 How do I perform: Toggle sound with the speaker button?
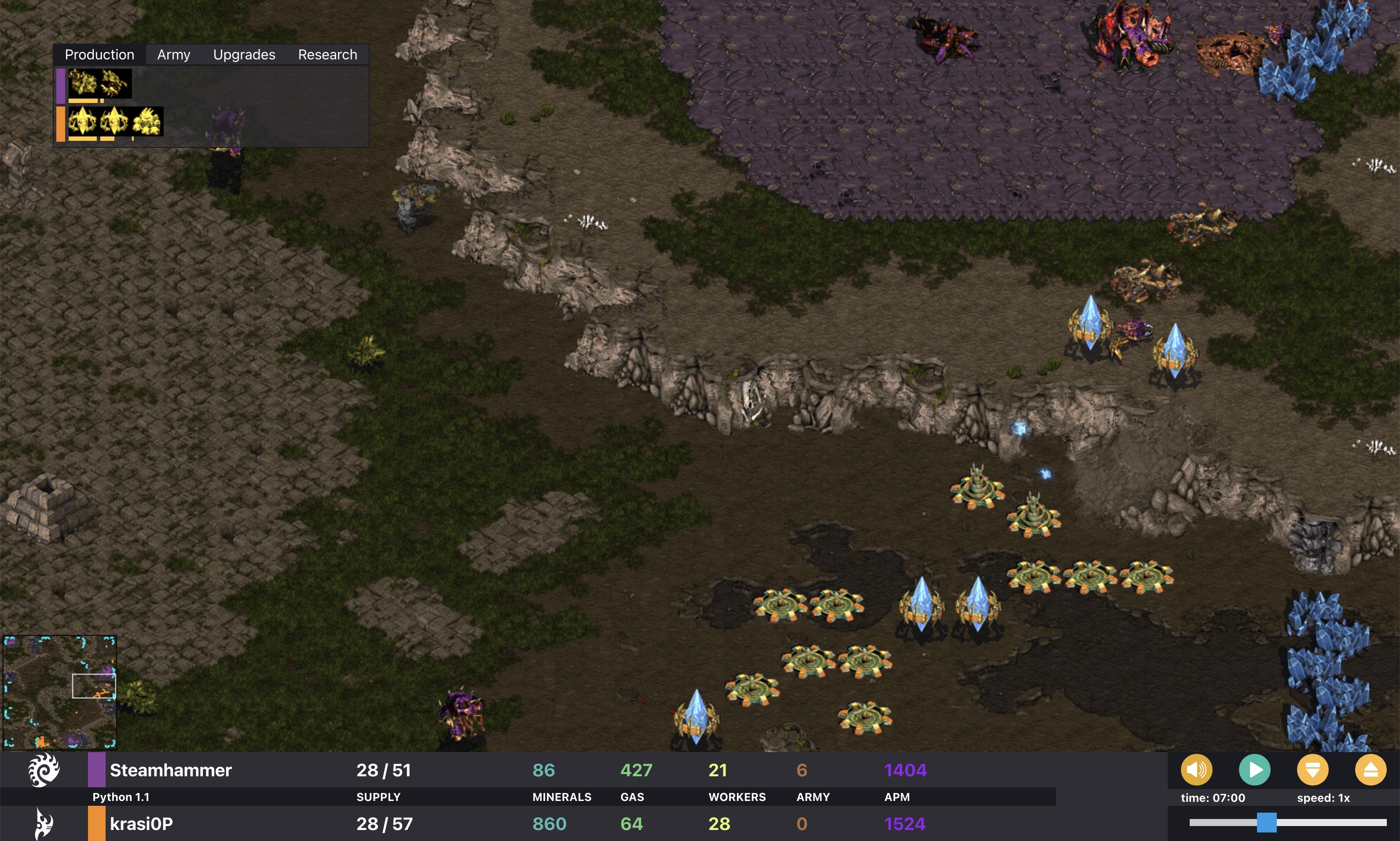click(x=1196, y=770)
